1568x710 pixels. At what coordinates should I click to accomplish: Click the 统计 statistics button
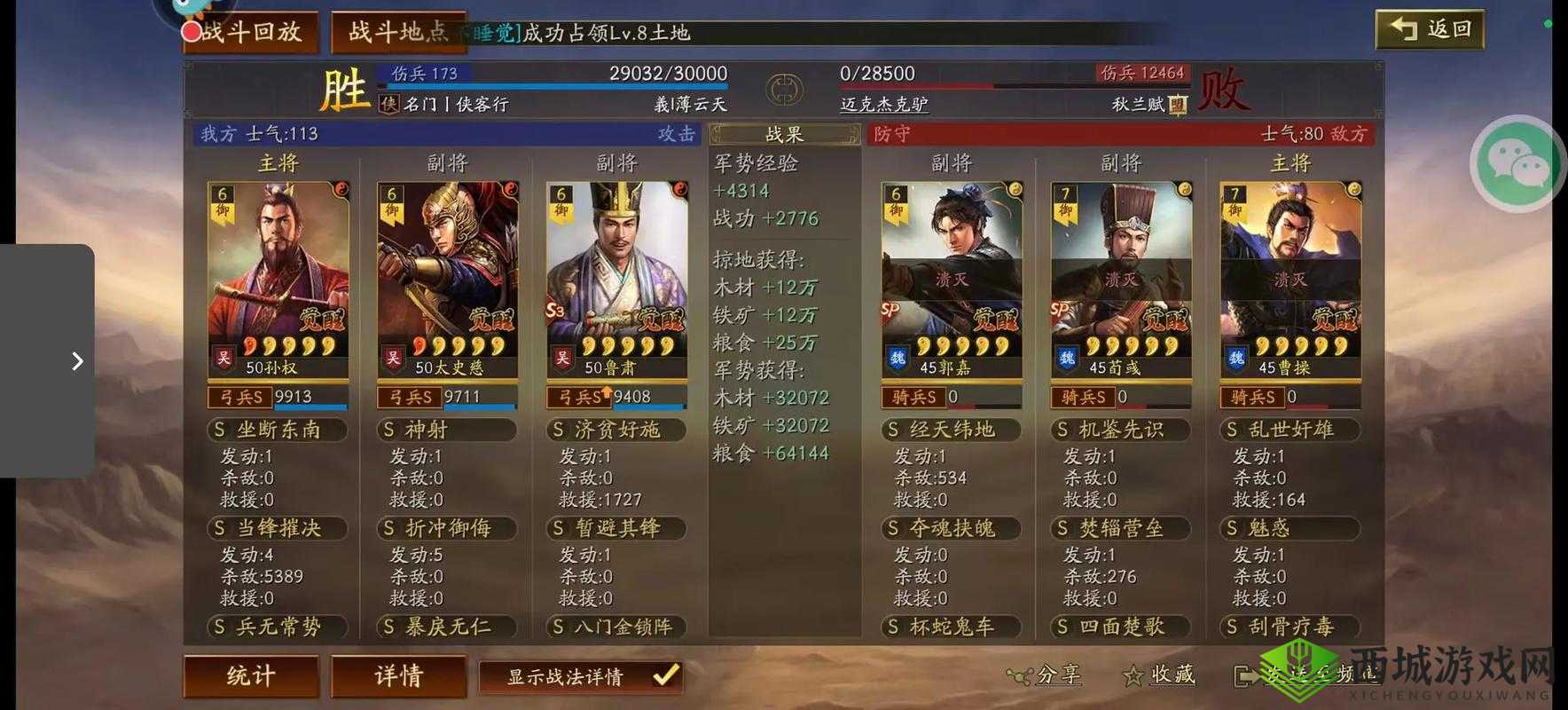250,675
